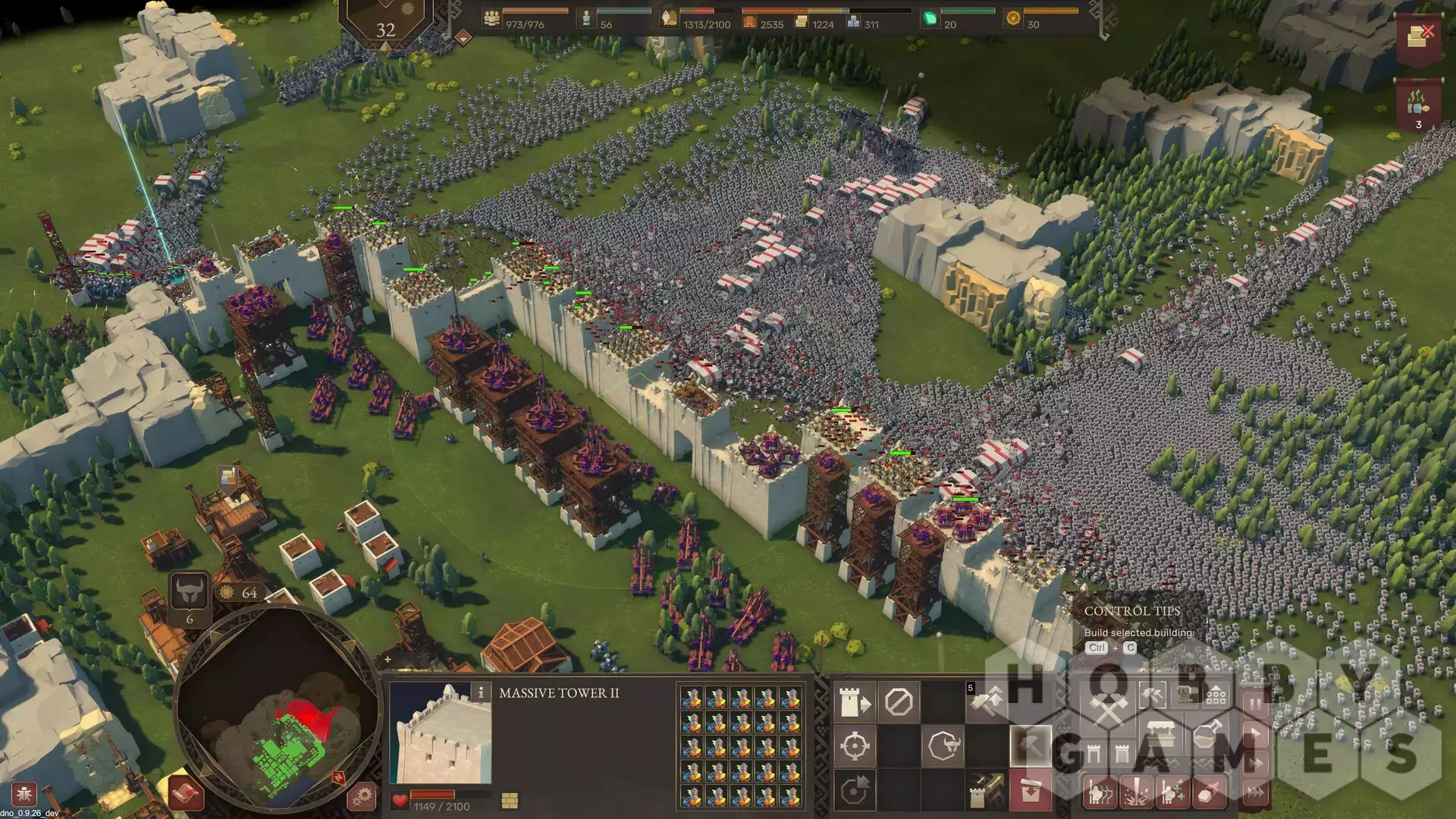The image size is (1456, 819).
Task: Show Massive Tower II info
Action: 480,692
